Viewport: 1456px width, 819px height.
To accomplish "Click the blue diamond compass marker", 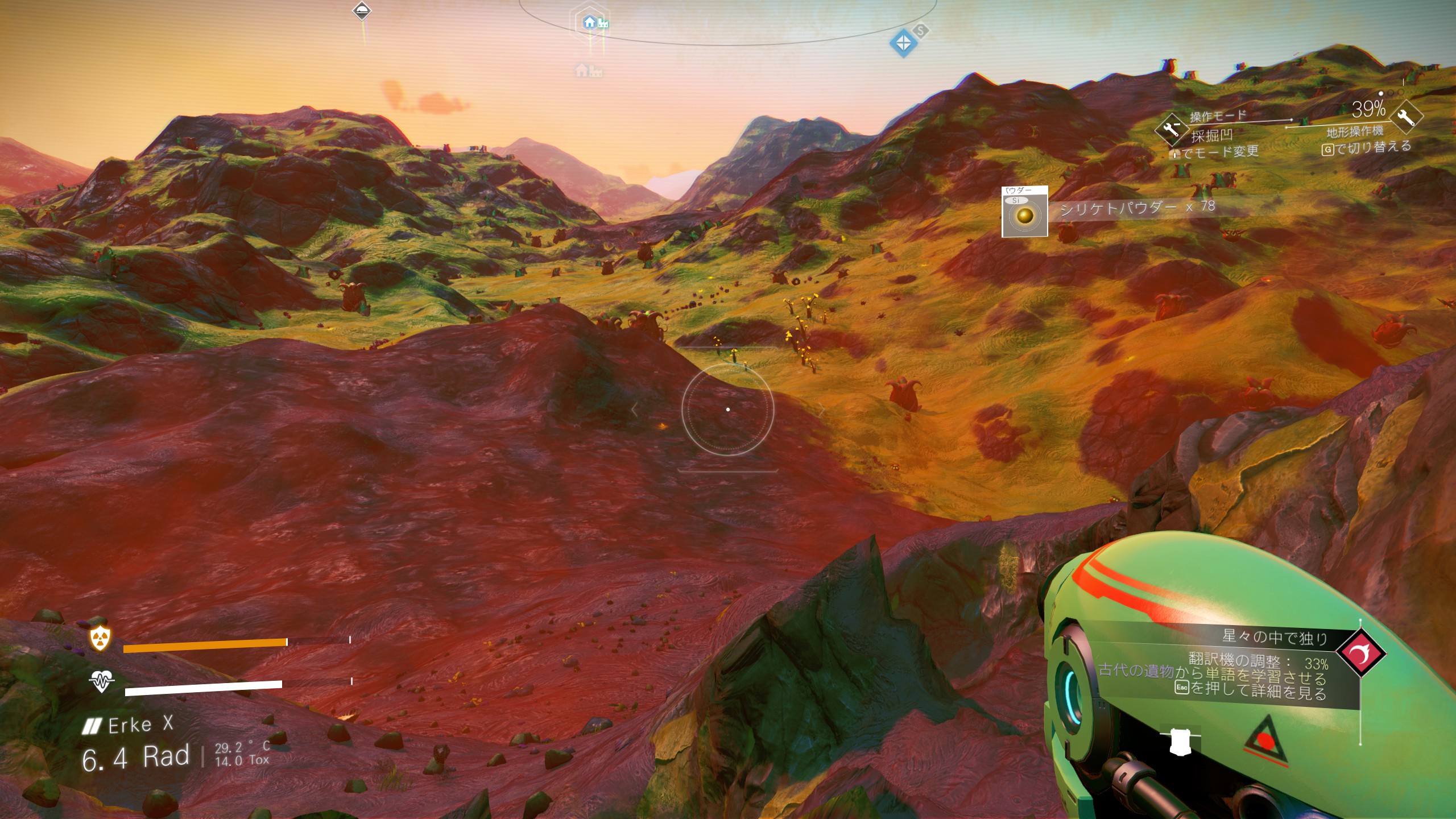I will coord(903,42).
